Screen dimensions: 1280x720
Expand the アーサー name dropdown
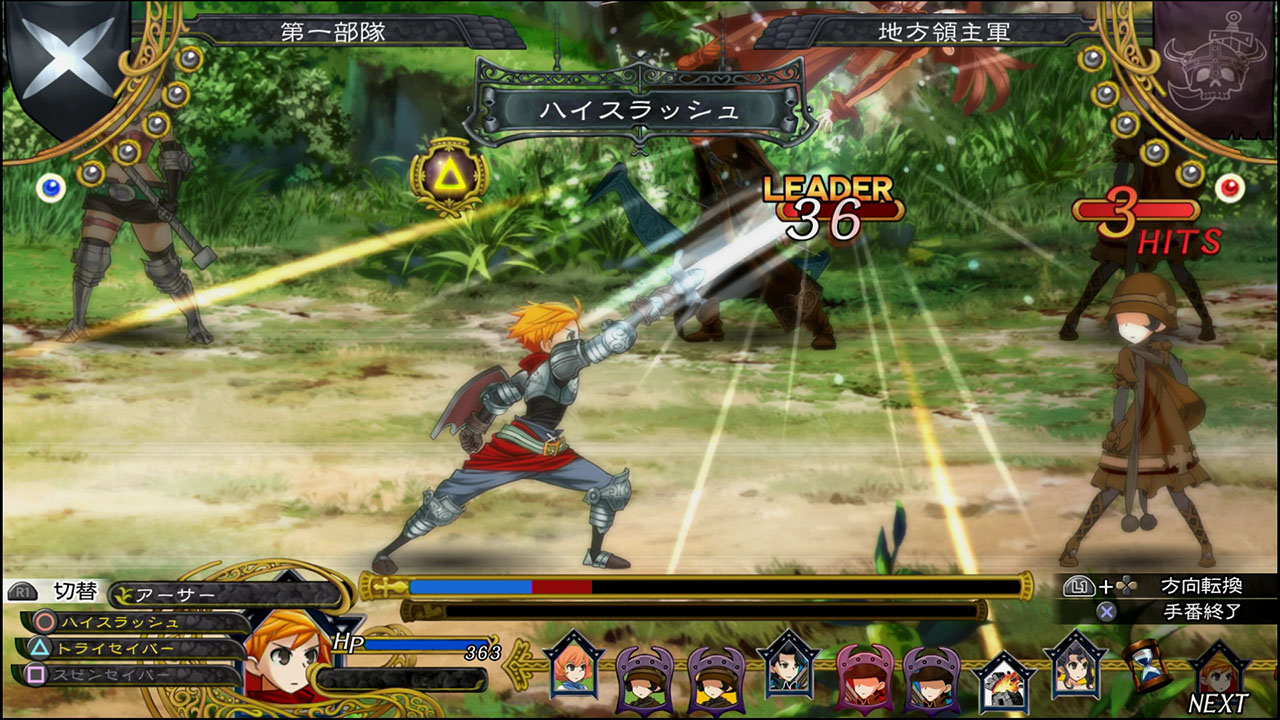pos(180,591)
